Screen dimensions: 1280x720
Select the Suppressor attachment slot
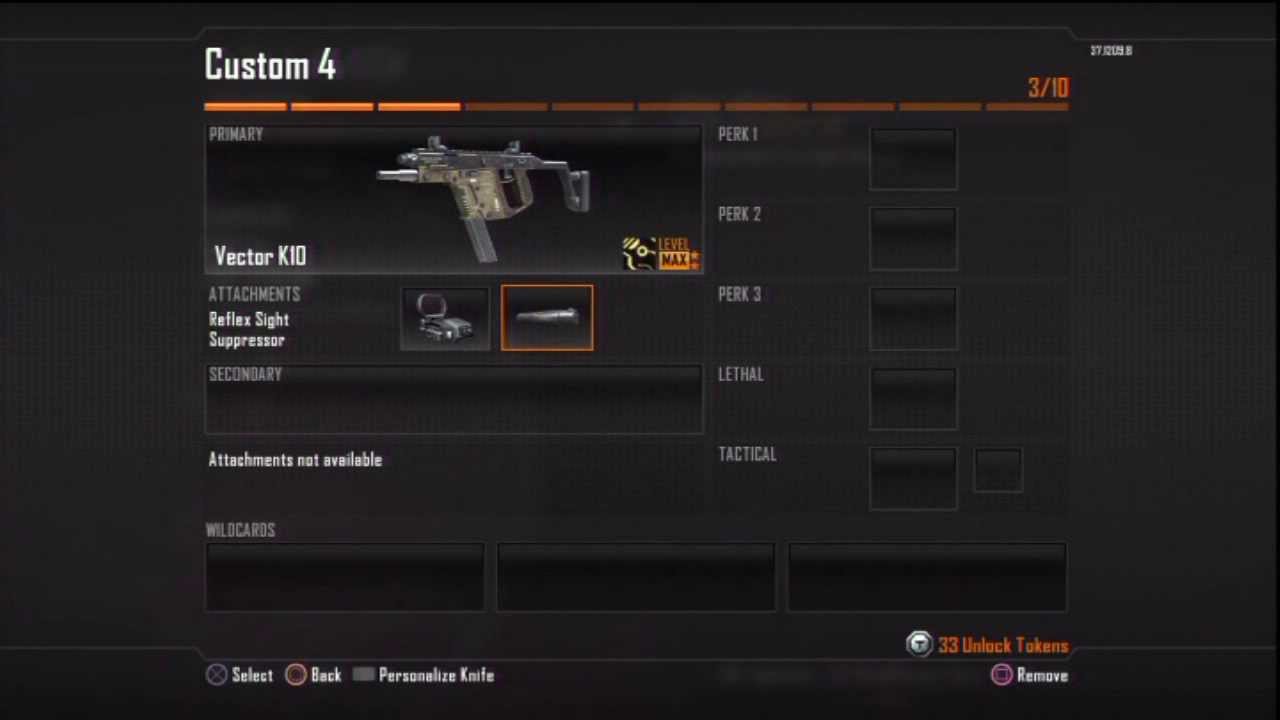click(547, 319)
